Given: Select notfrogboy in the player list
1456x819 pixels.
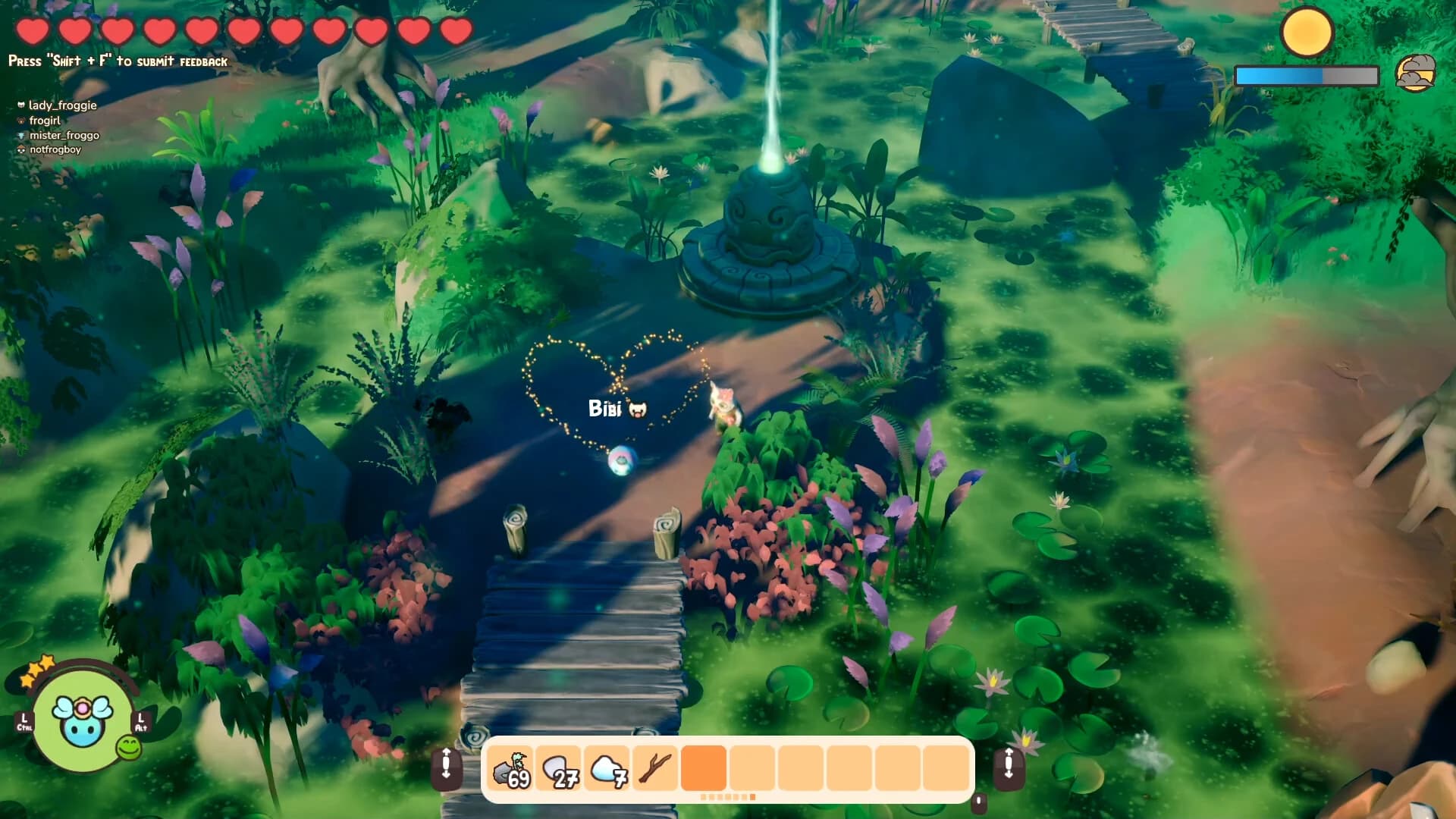Looking at the screenshot, I should [54, 150].
